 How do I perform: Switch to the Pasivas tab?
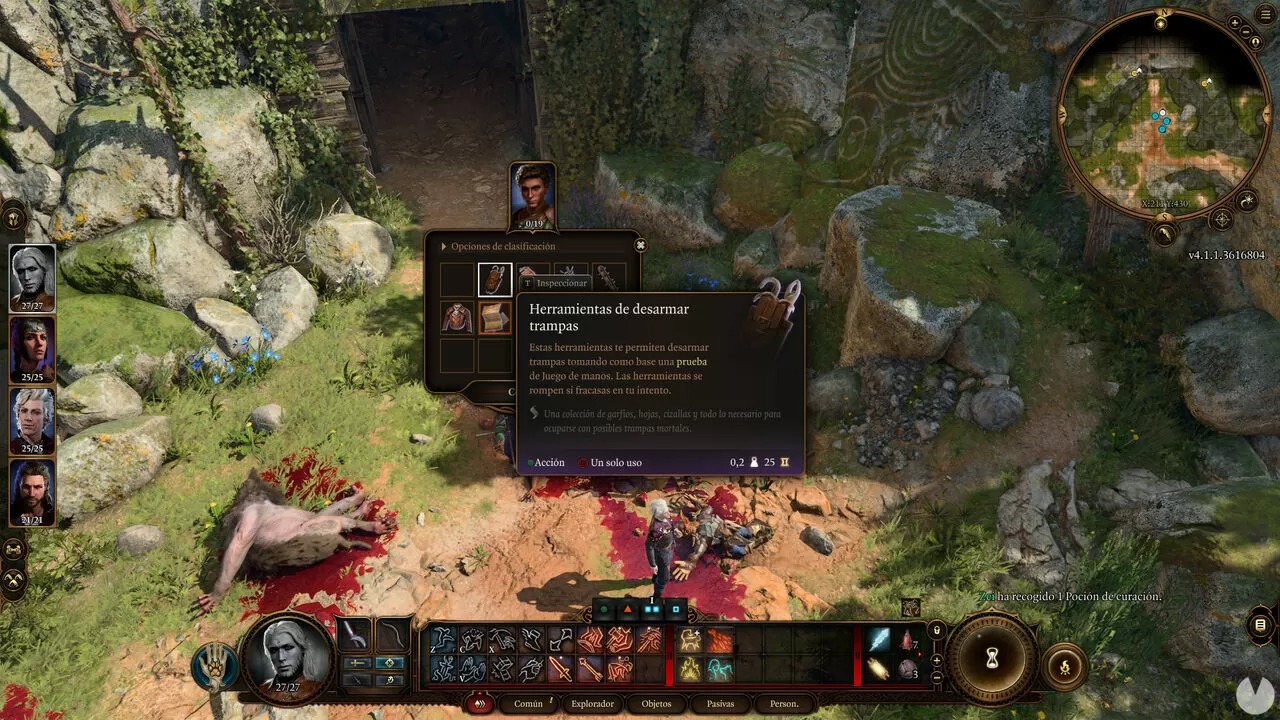(x=720, y=704)
